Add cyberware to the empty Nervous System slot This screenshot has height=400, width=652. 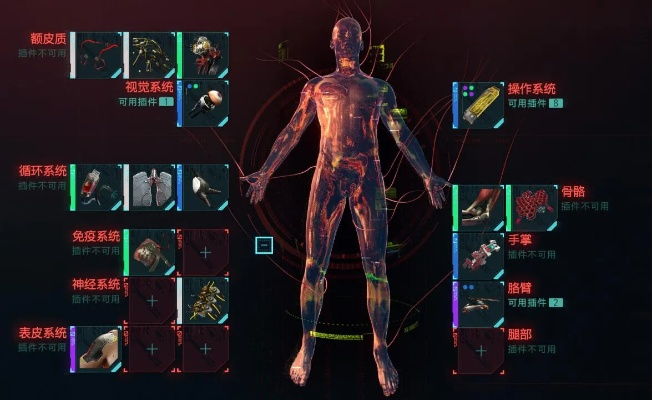[151, 300]
